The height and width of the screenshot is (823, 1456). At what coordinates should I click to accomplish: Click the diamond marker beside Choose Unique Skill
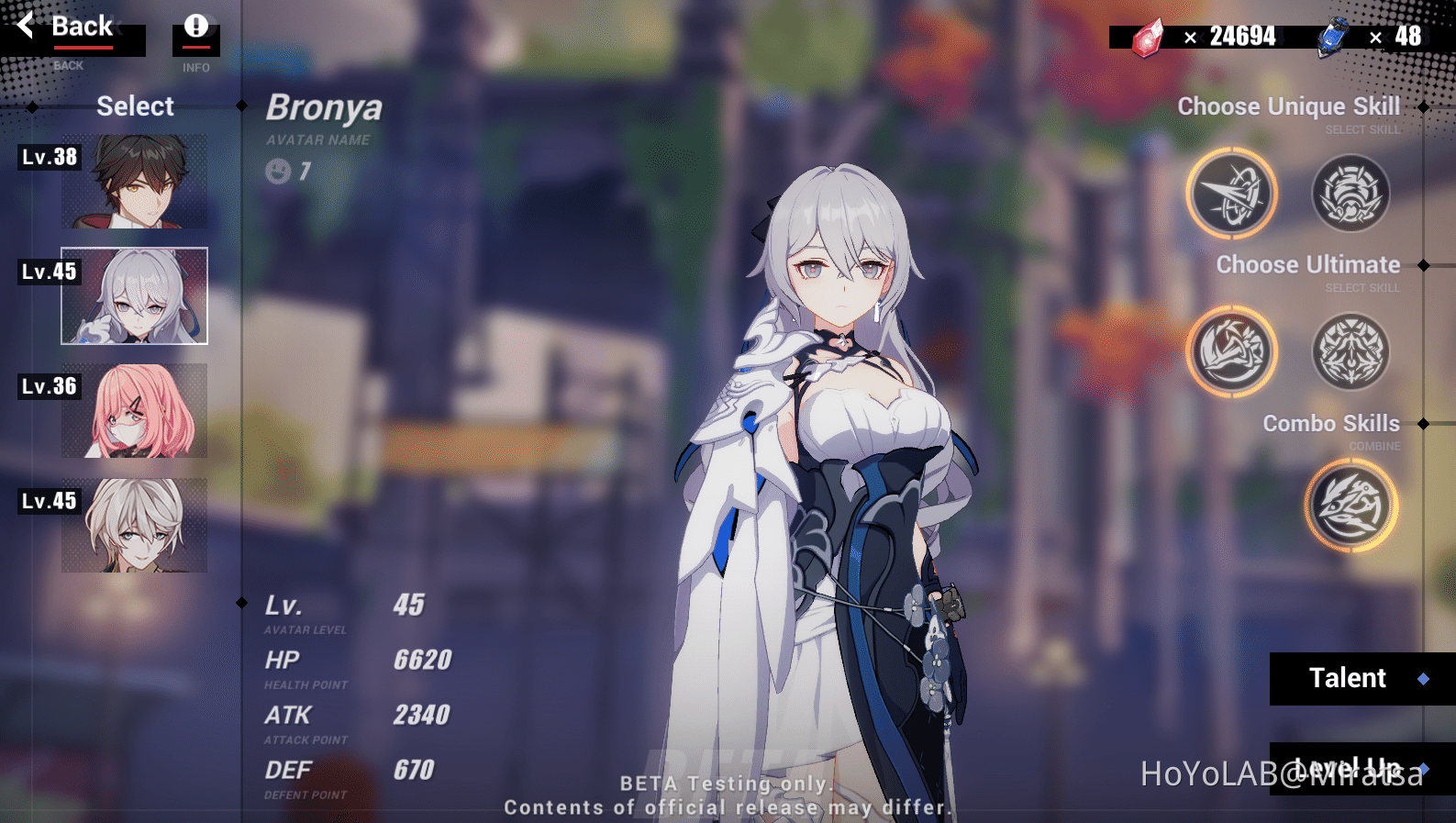click(1423, 106)
